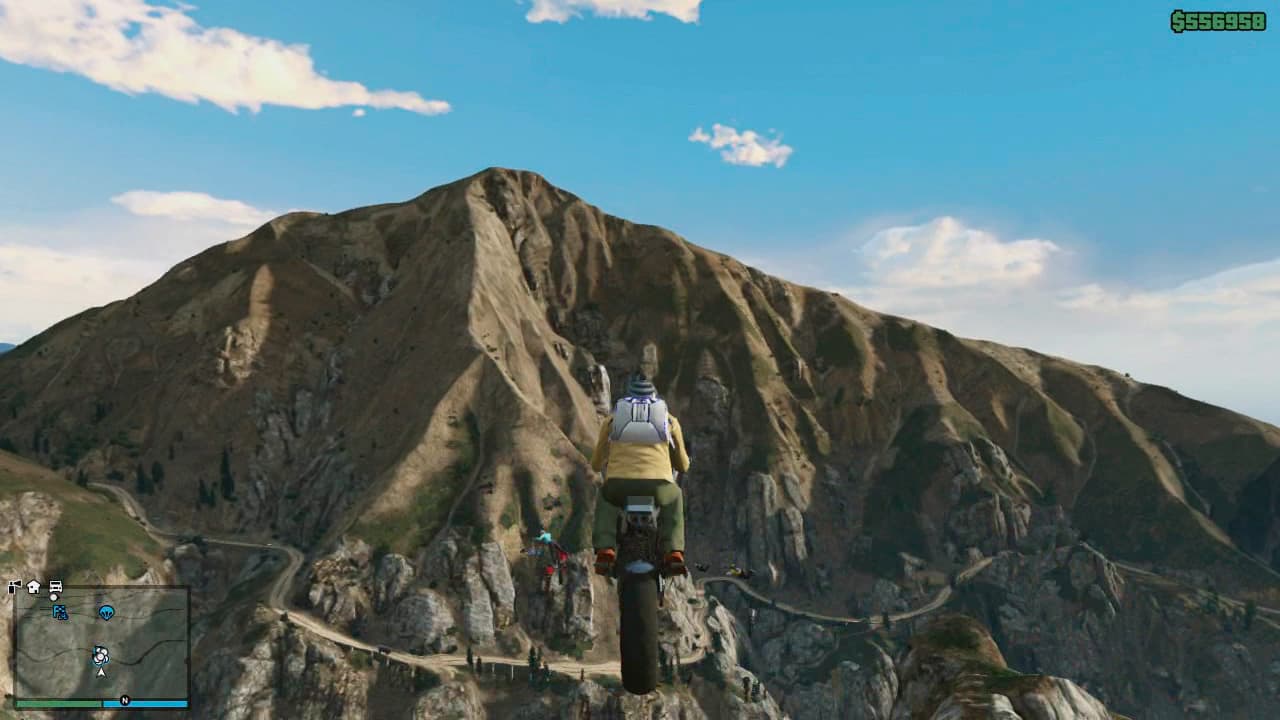Click the garage icon on the minimap
The image size is (1280, 720).
point(55,588)
